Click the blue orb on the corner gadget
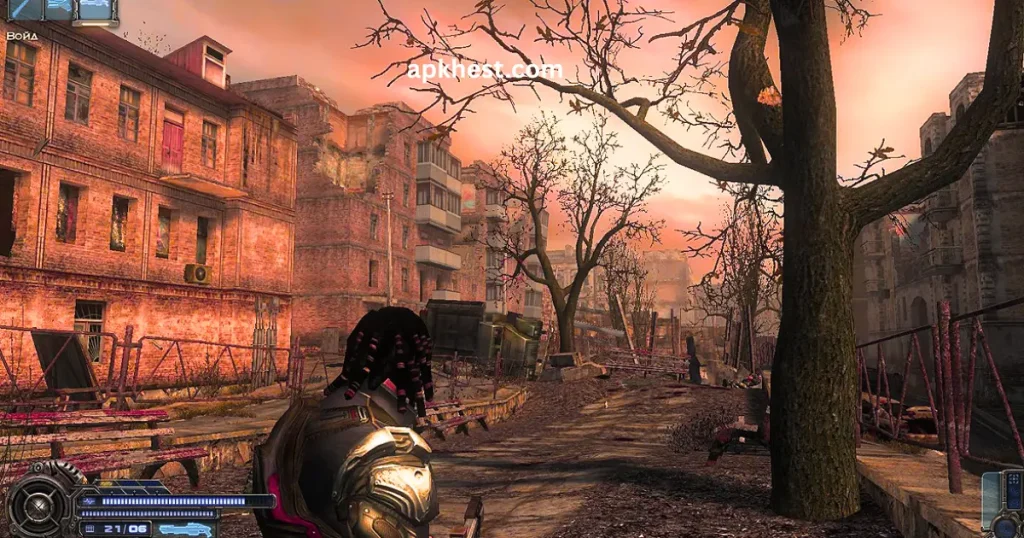The width and height of the screenshot is (1024, 538). point(1006,526)
